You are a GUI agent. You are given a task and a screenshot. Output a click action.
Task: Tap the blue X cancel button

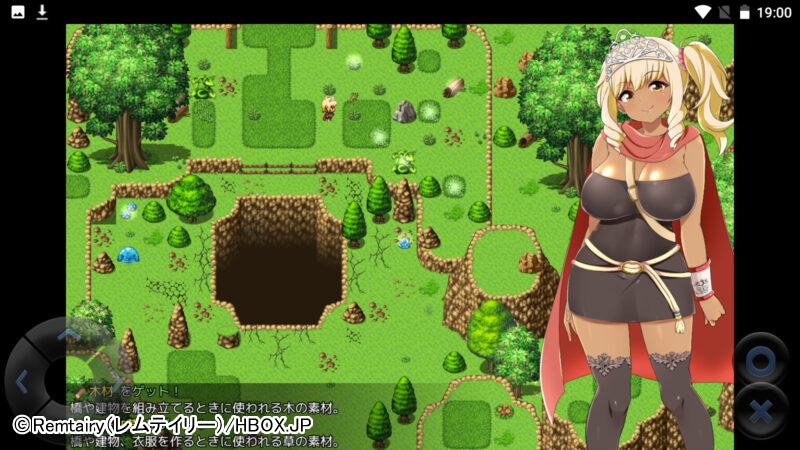coord(760,410)
